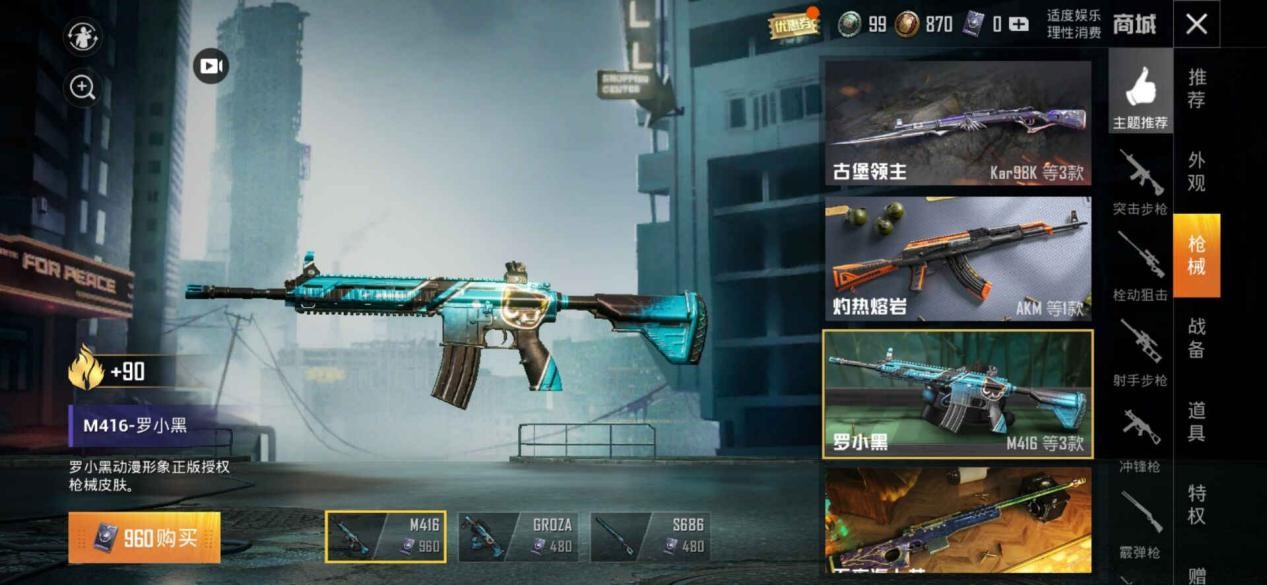The width and height of the screenshot is (1267, 585).
Task: Buy the M416 skin for 960
Action: pyautogui.click(x=144, y=538)
